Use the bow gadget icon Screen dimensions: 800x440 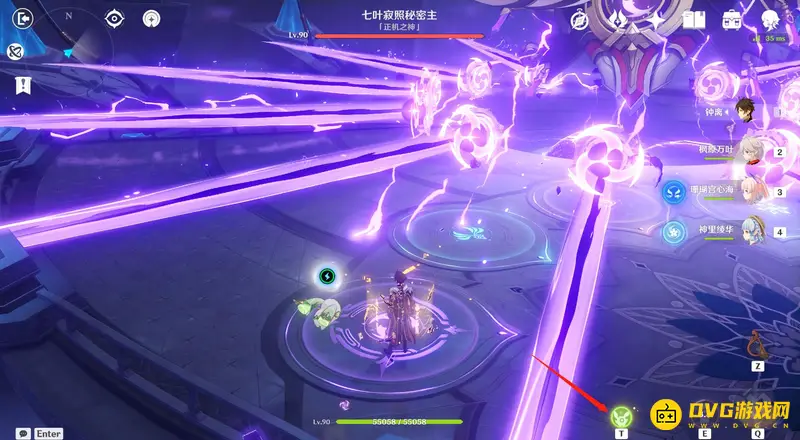(x=758, y=345)
